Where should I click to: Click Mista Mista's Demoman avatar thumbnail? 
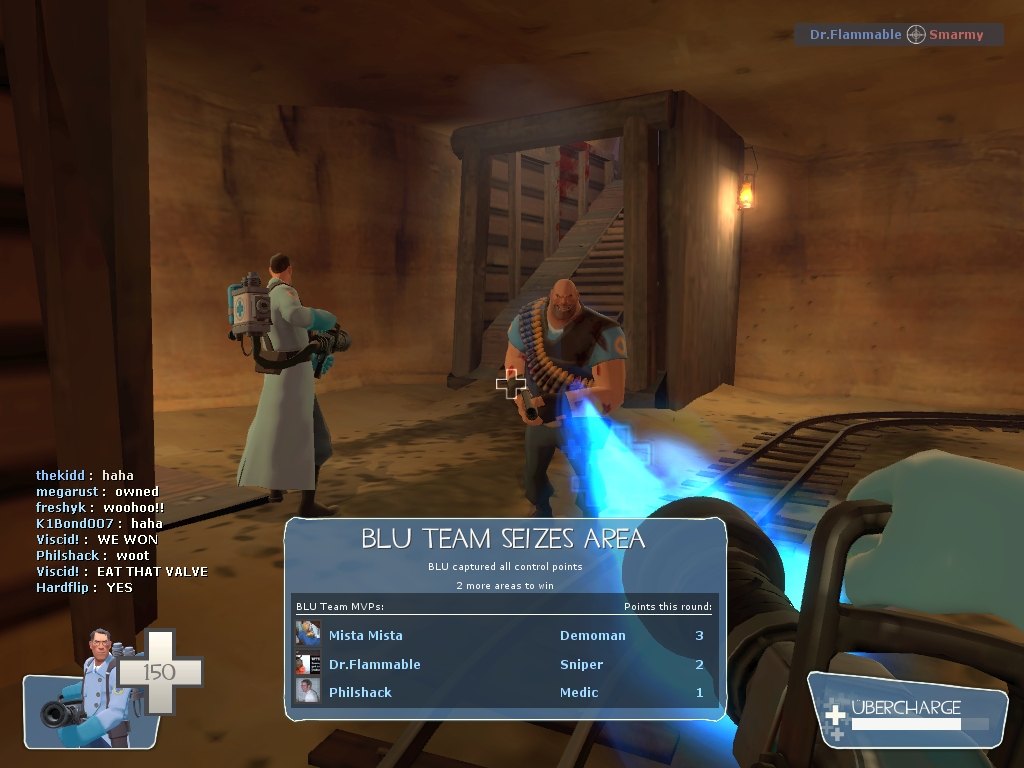point(308,635)
